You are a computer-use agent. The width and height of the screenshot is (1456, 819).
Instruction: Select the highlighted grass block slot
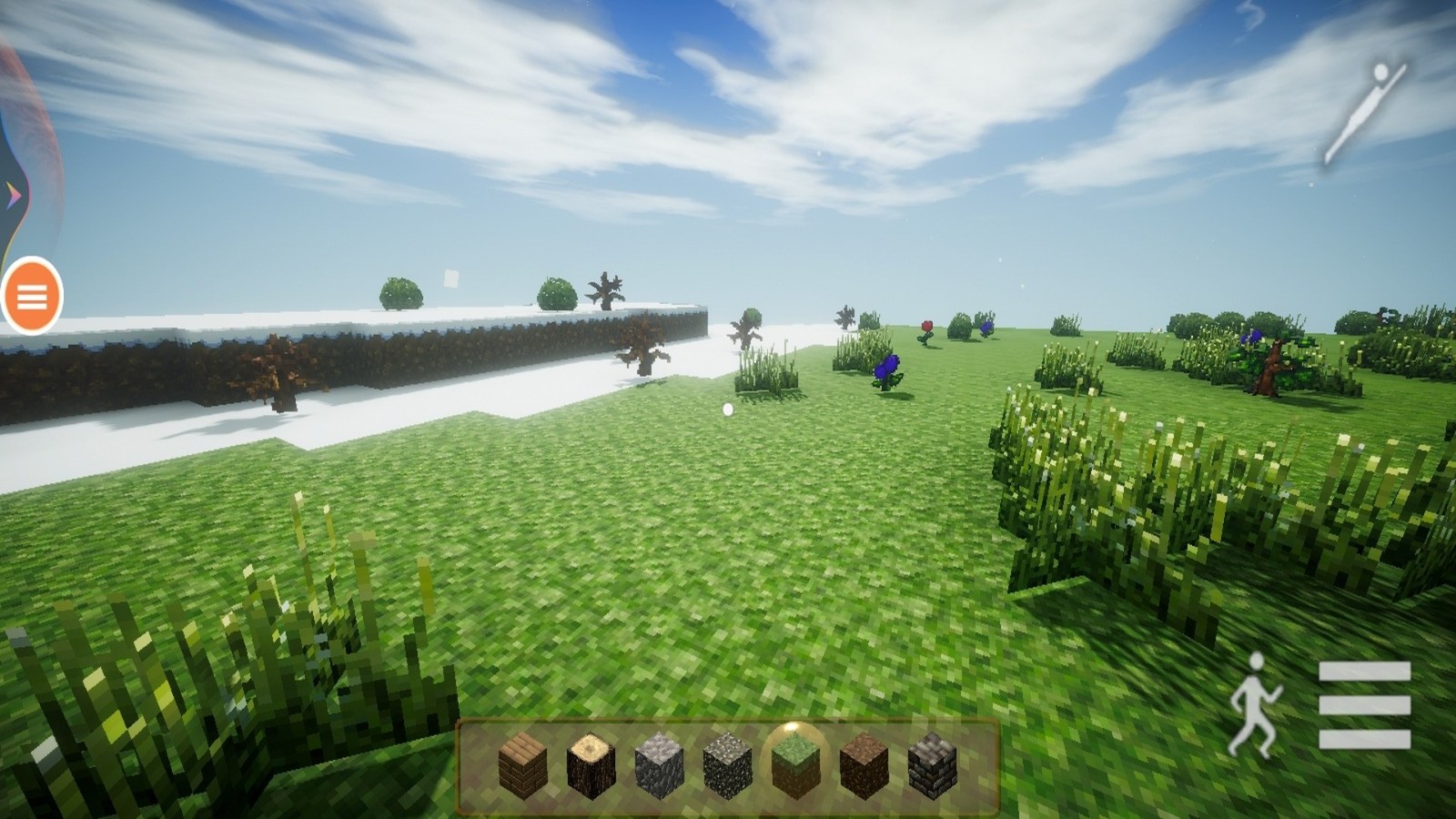click(x=795, y=765)
